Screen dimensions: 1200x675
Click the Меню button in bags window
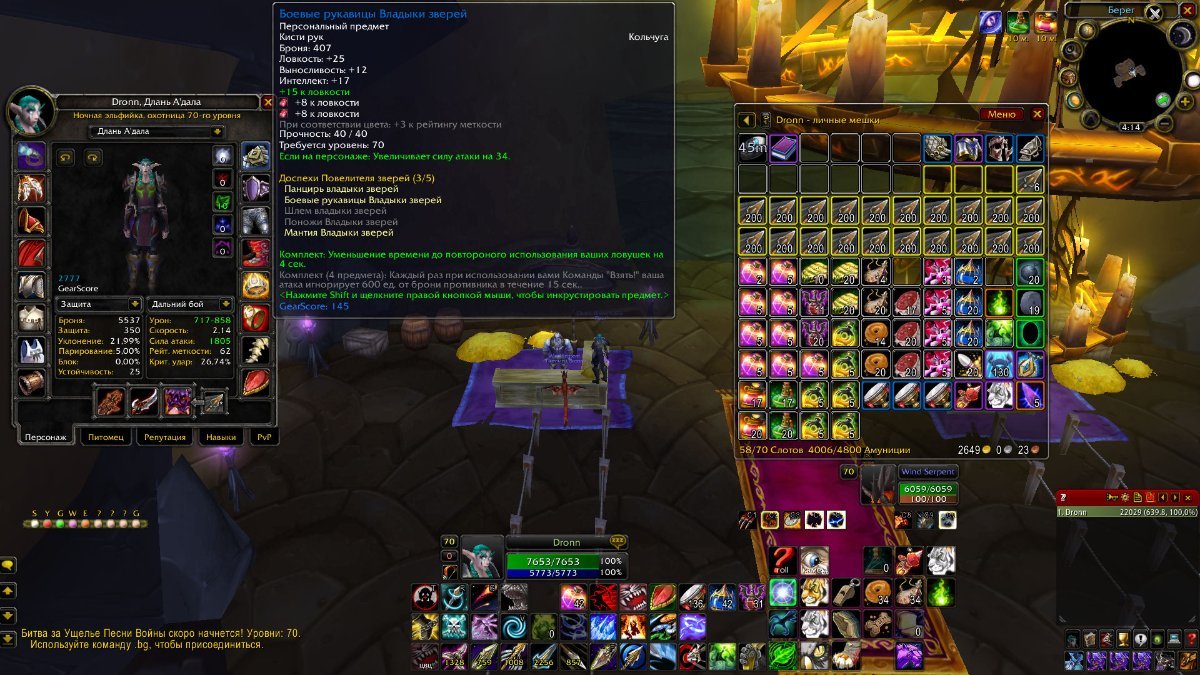1001,115
